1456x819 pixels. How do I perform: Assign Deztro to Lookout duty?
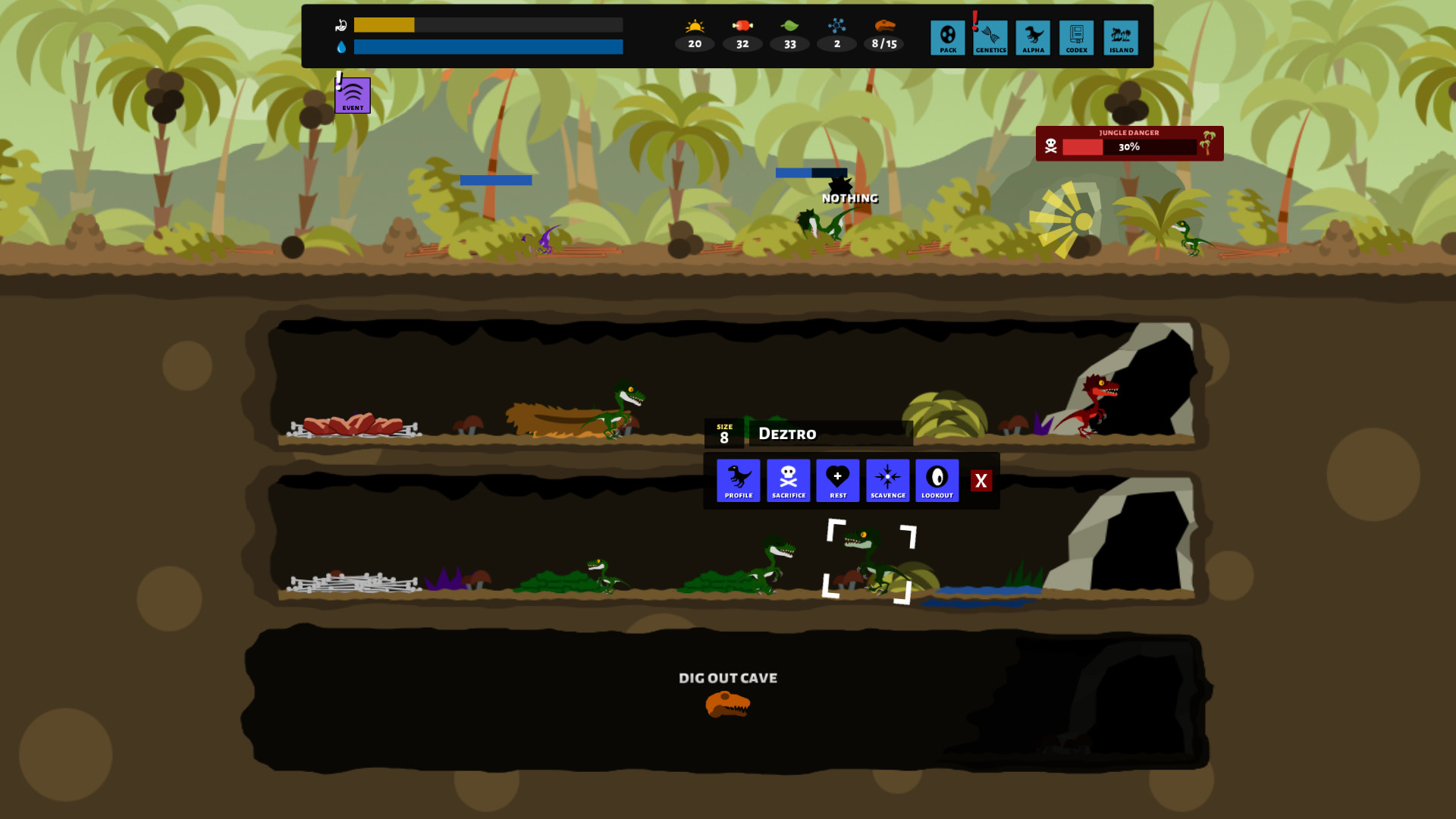937,480
